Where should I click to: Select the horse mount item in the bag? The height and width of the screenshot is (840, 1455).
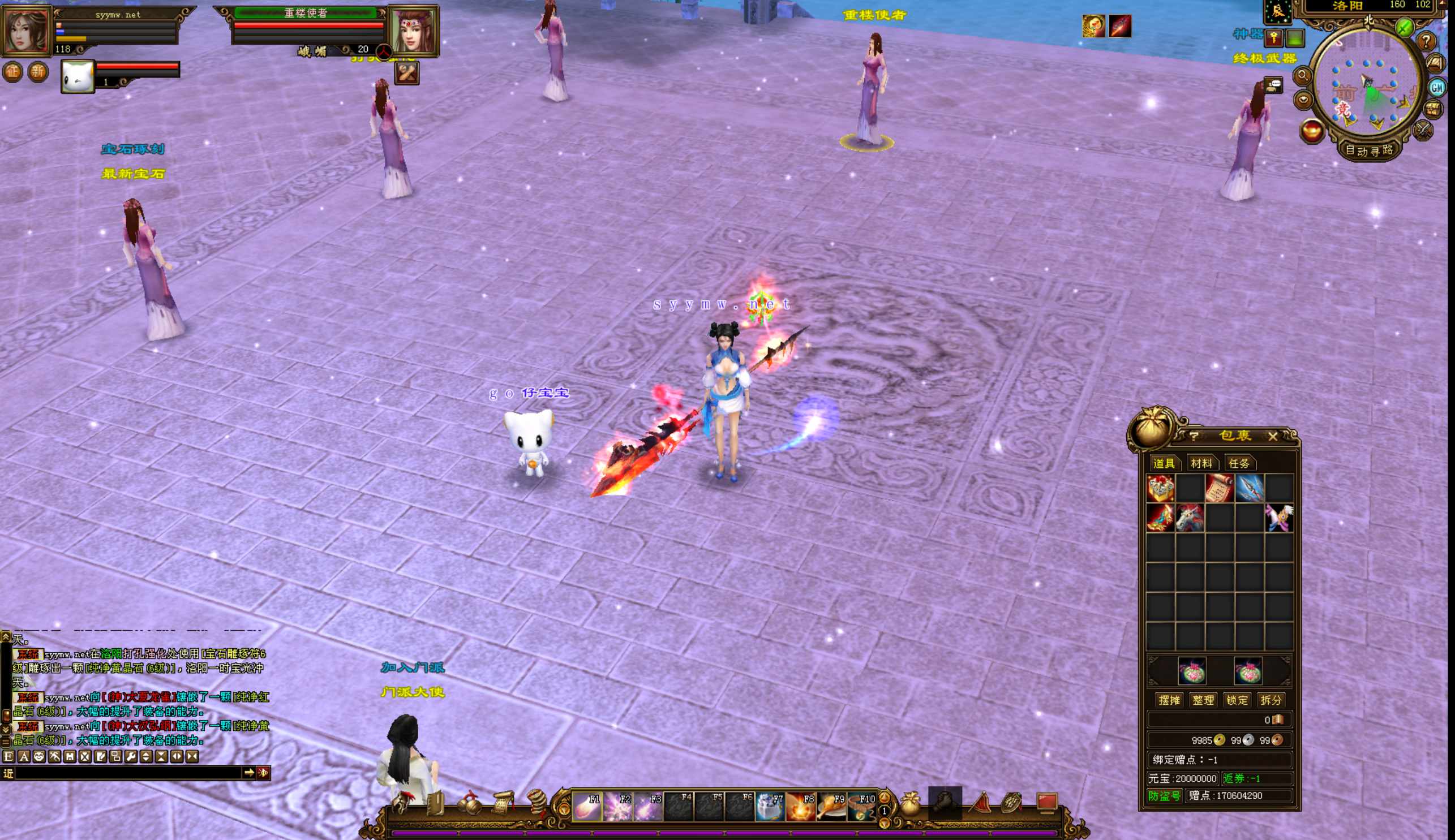tap(1190, 518)
